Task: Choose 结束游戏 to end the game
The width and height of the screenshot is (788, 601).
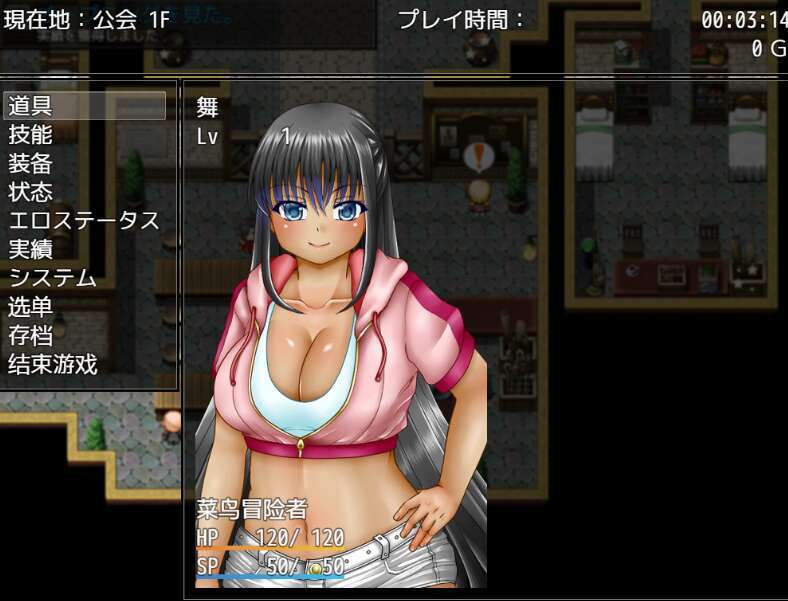Action: pos(85,365)
